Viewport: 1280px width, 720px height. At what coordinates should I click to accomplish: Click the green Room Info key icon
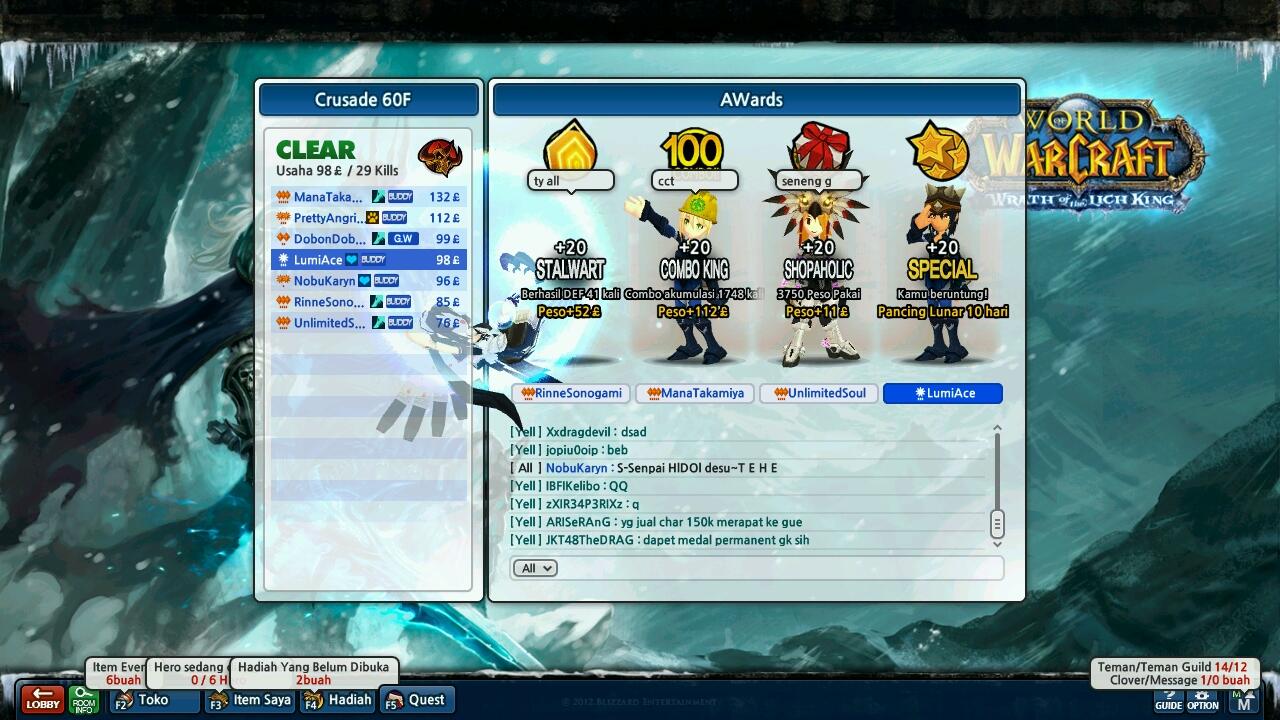(82, 701)
